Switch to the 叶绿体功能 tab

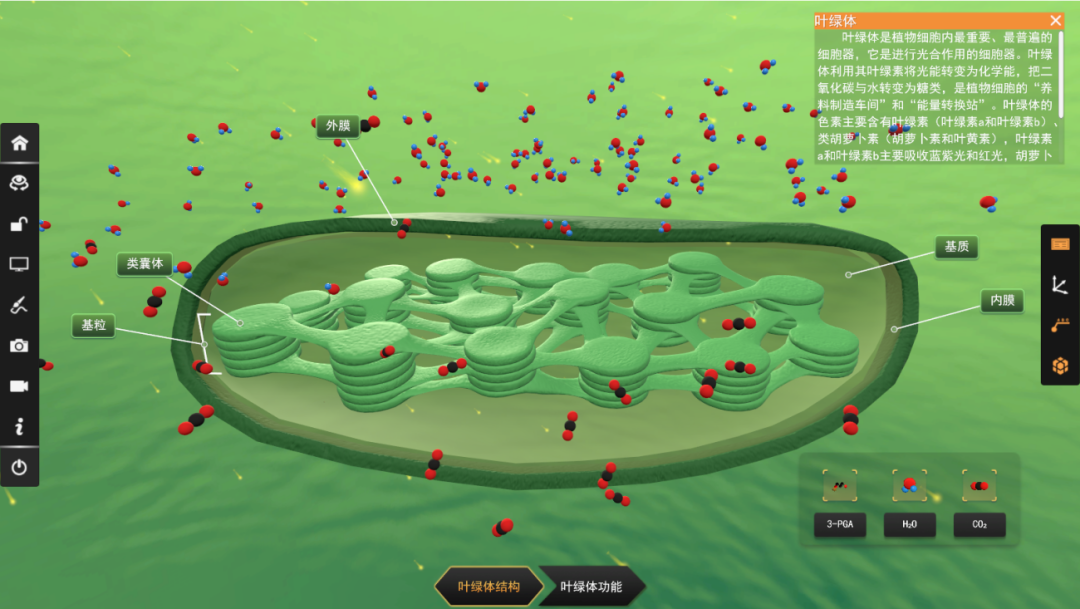(x=591, y=587)
